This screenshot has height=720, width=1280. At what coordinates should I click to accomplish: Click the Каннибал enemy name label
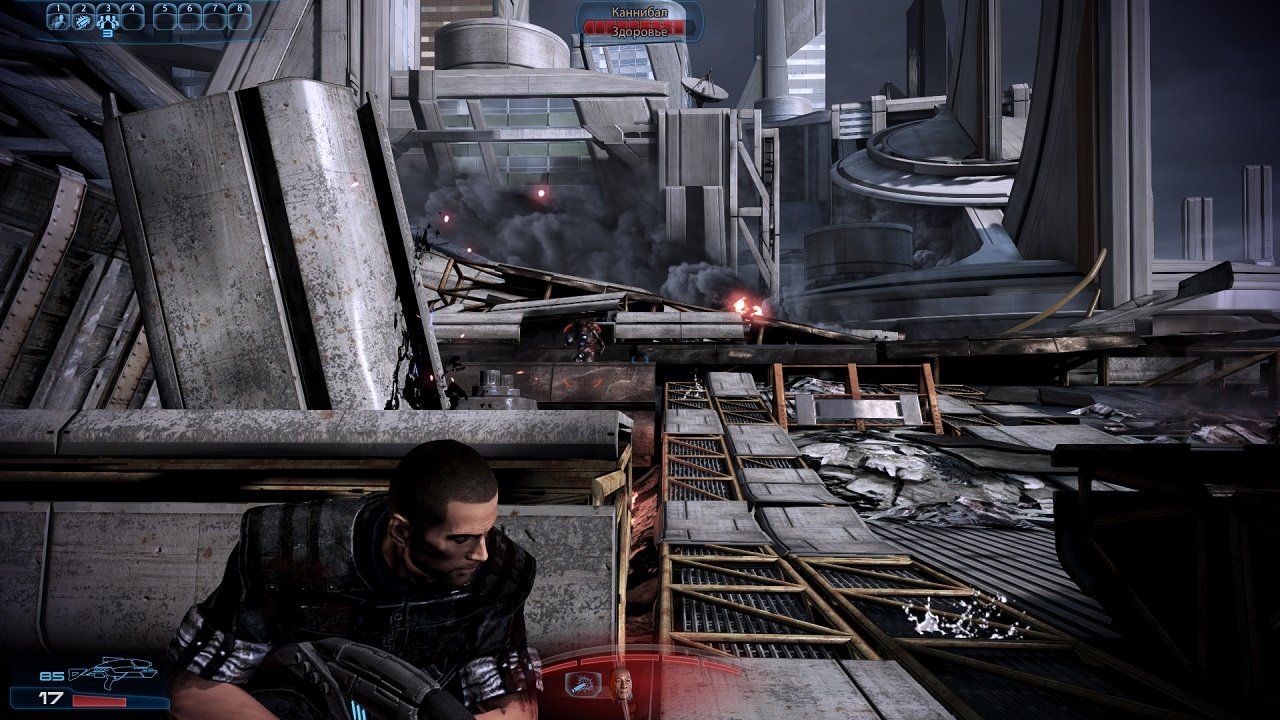640,12
